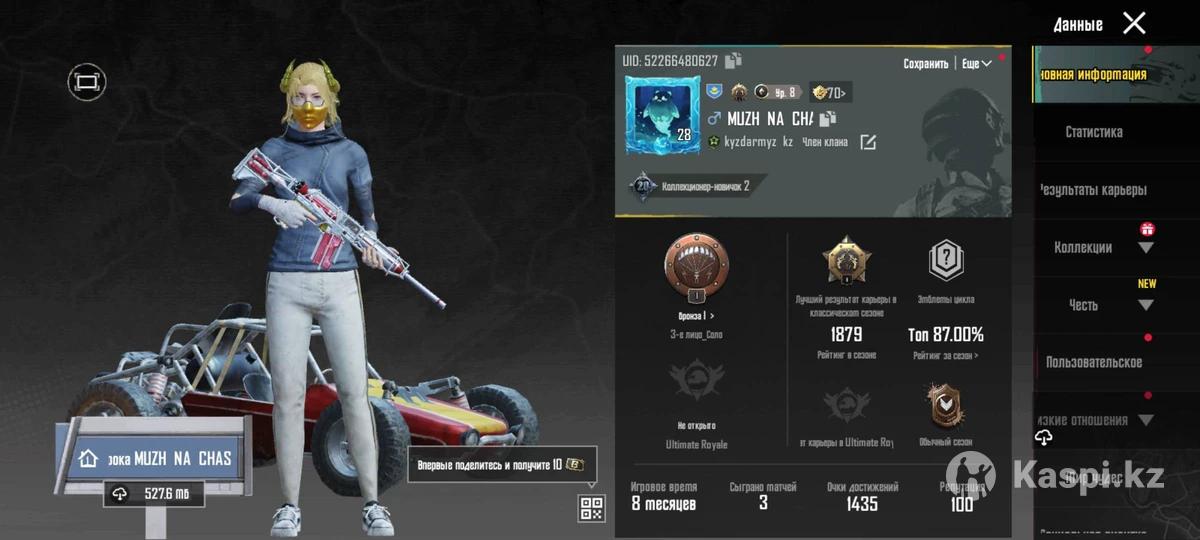Toggle the fullscreen character view icon
The height and width of the screenshot is (540, 1200).
pos(87,81)
